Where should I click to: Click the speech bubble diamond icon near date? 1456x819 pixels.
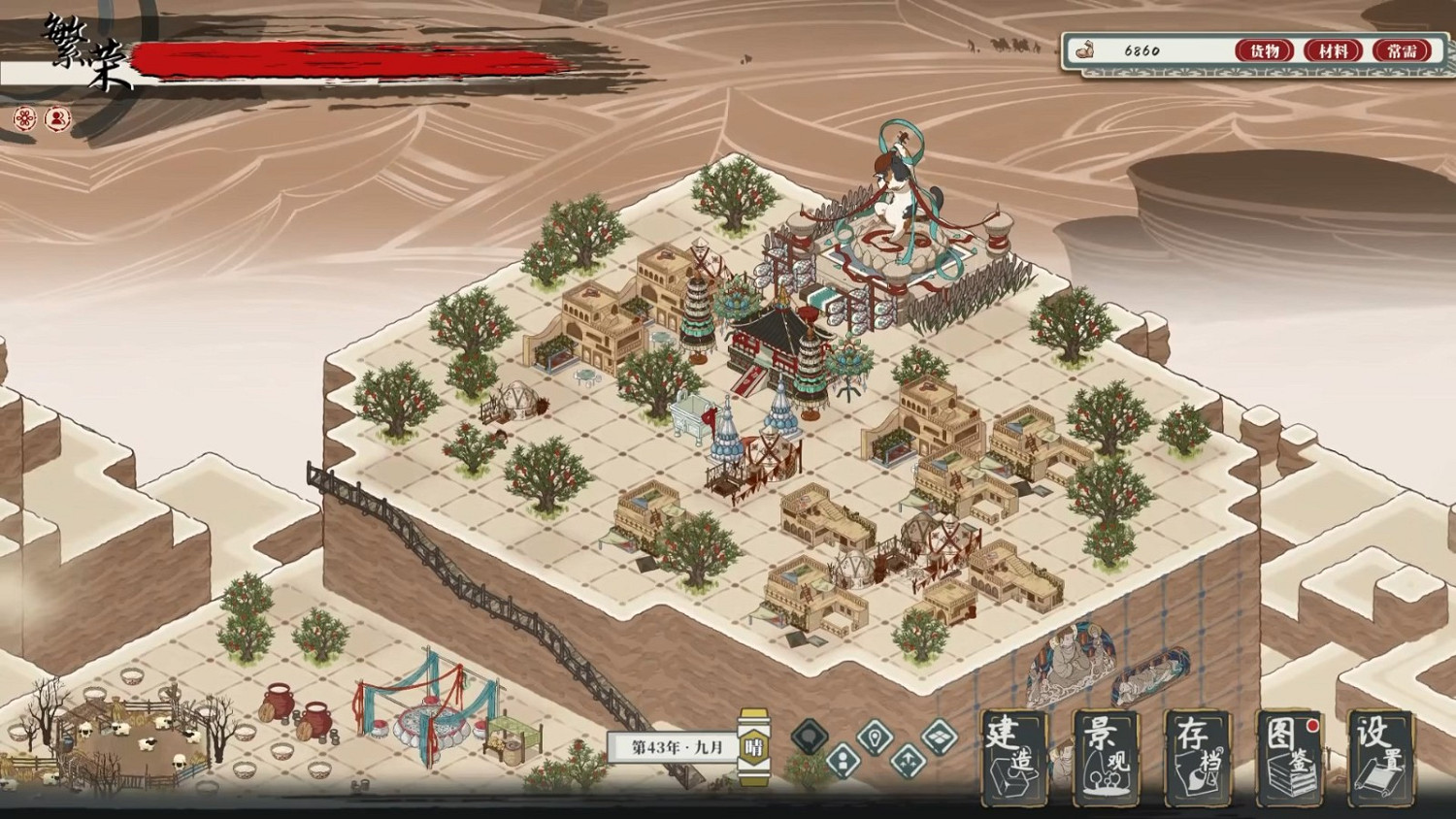[811, 736]
